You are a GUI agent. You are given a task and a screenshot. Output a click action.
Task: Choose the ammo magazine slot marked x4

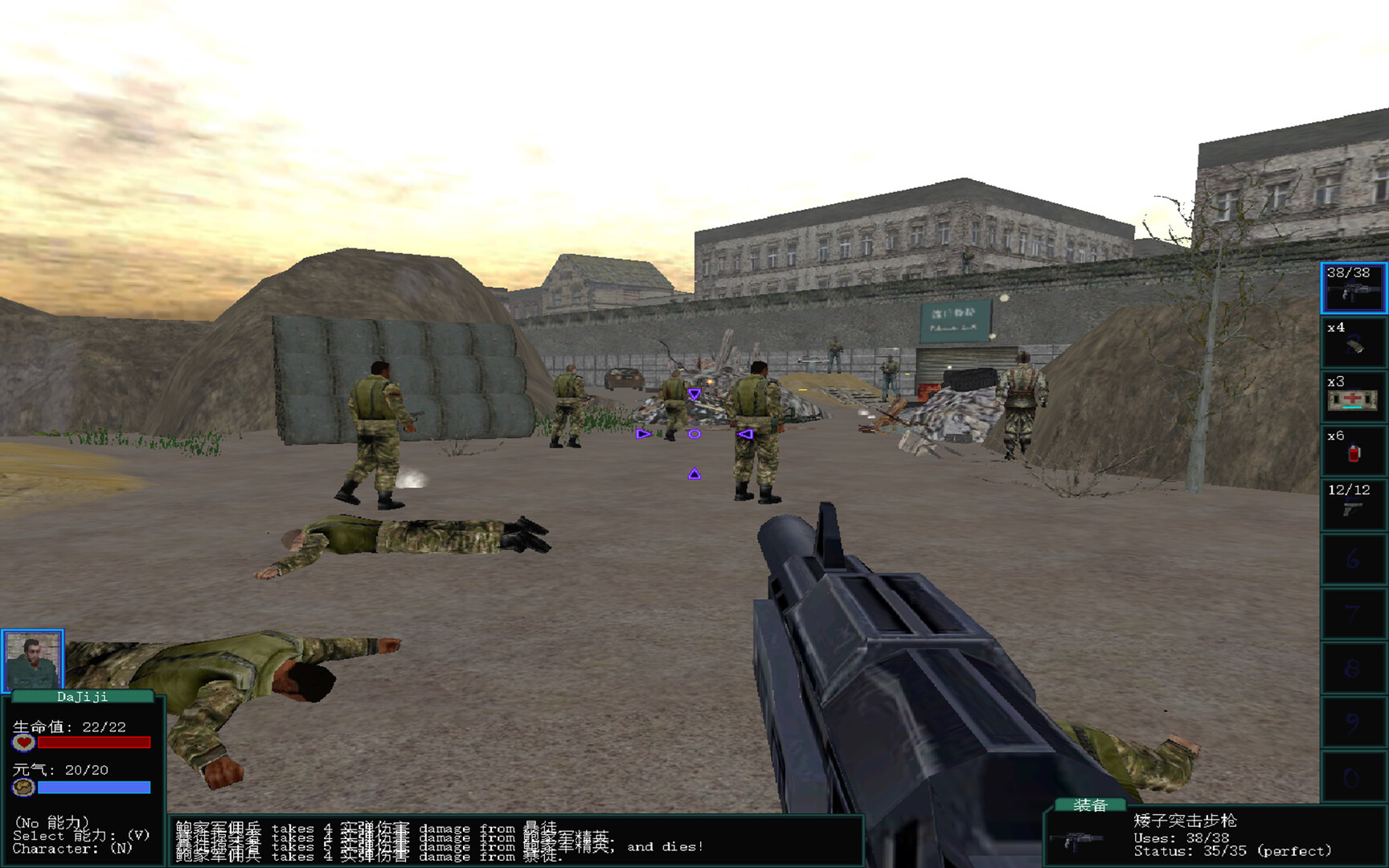tap(1354, 342)
